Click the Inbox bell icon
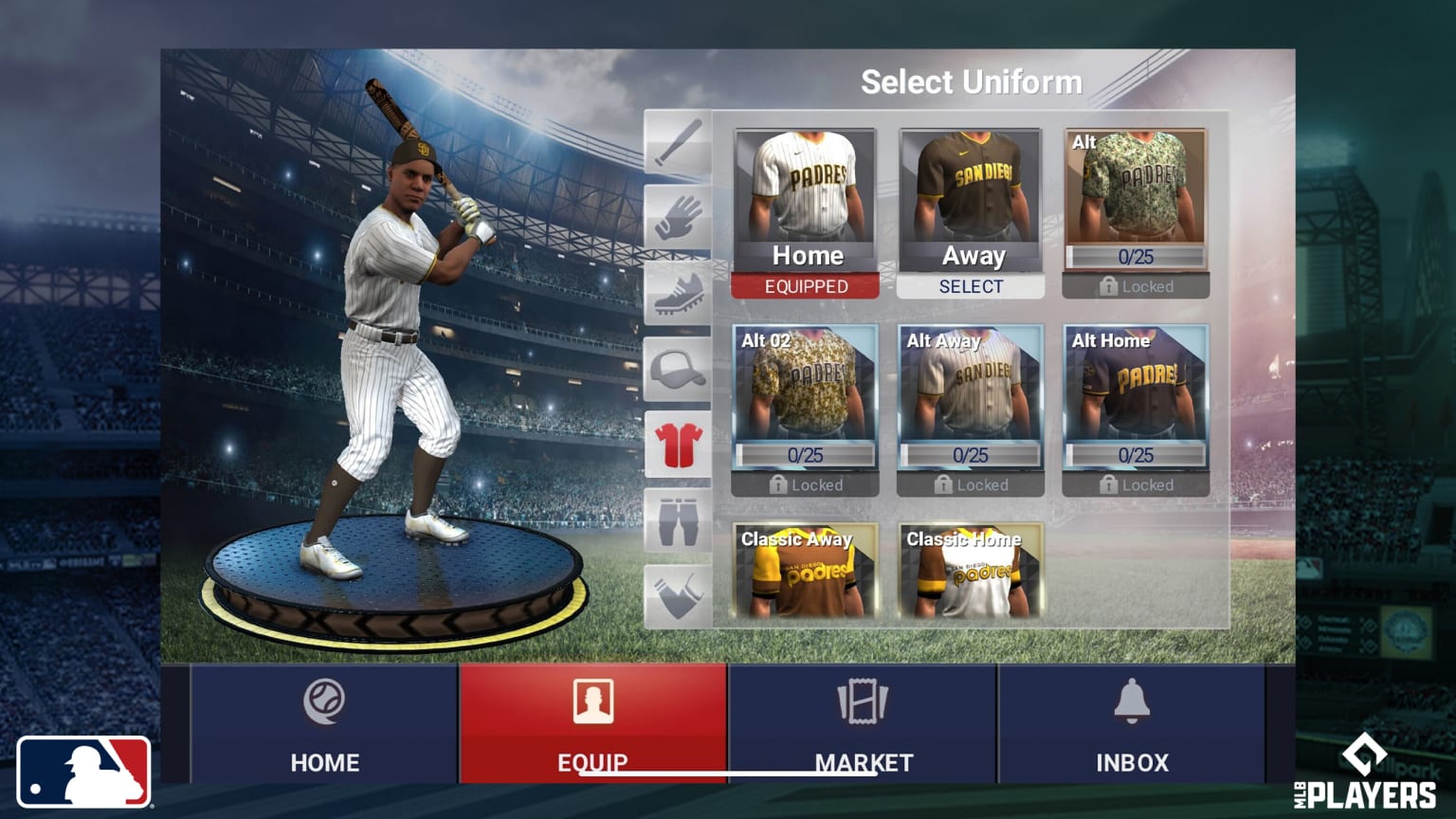The image size is (1456, 819). coord(1133,701)
